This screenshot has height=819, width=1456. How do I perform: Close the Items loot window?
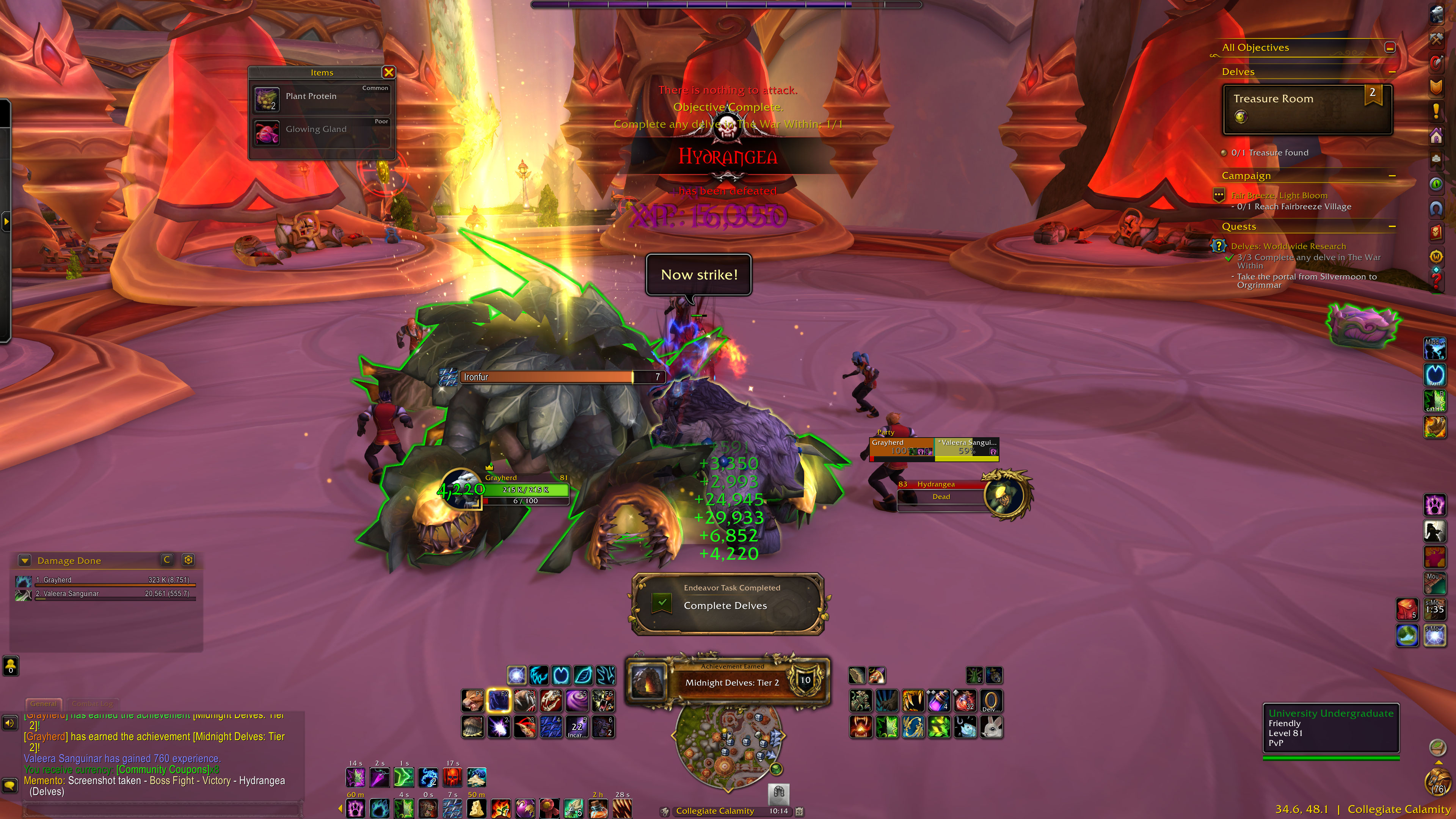[x=388, y=72]
